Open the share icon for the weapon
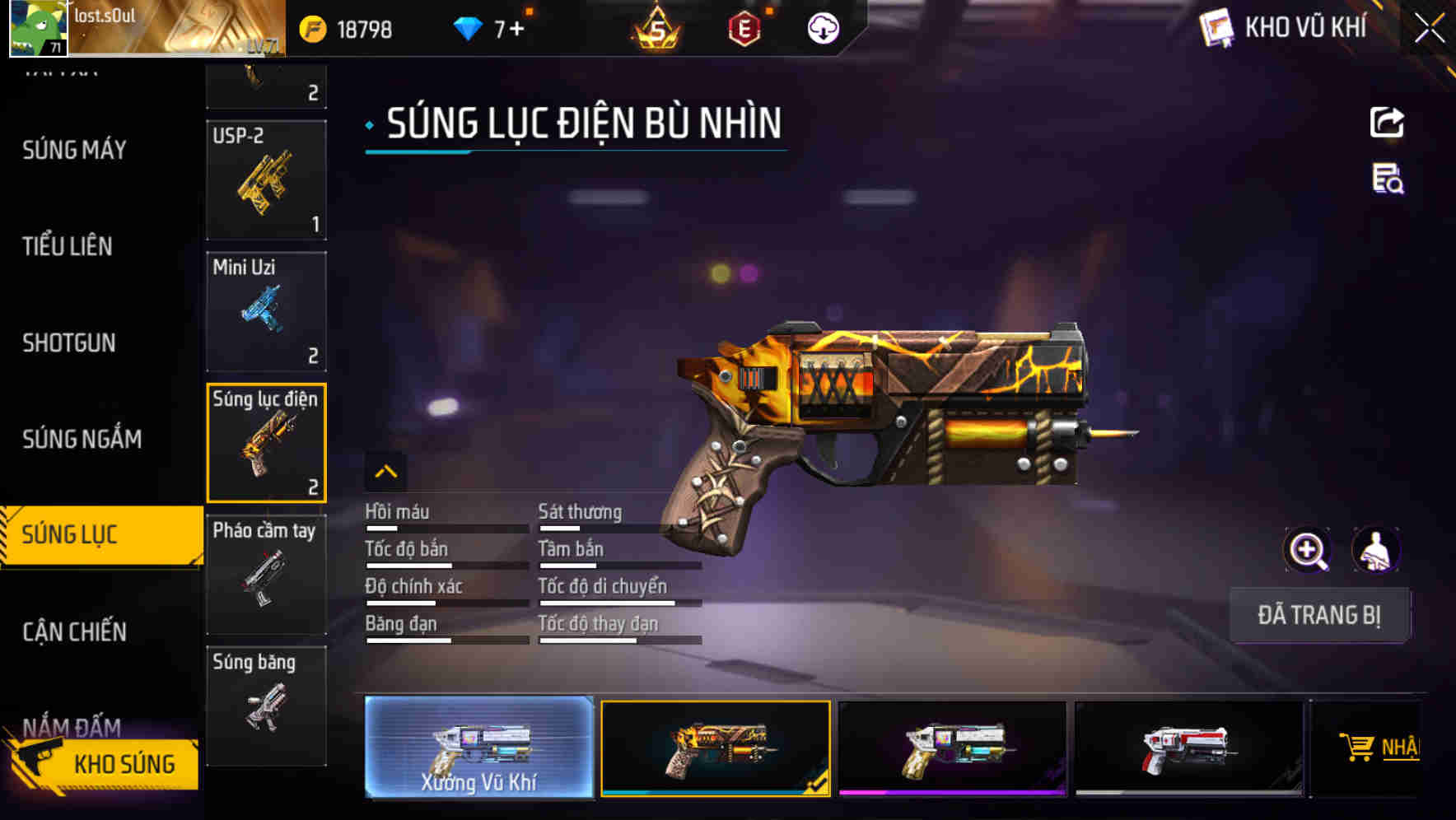The image size is (1456, 820). 1388,122
